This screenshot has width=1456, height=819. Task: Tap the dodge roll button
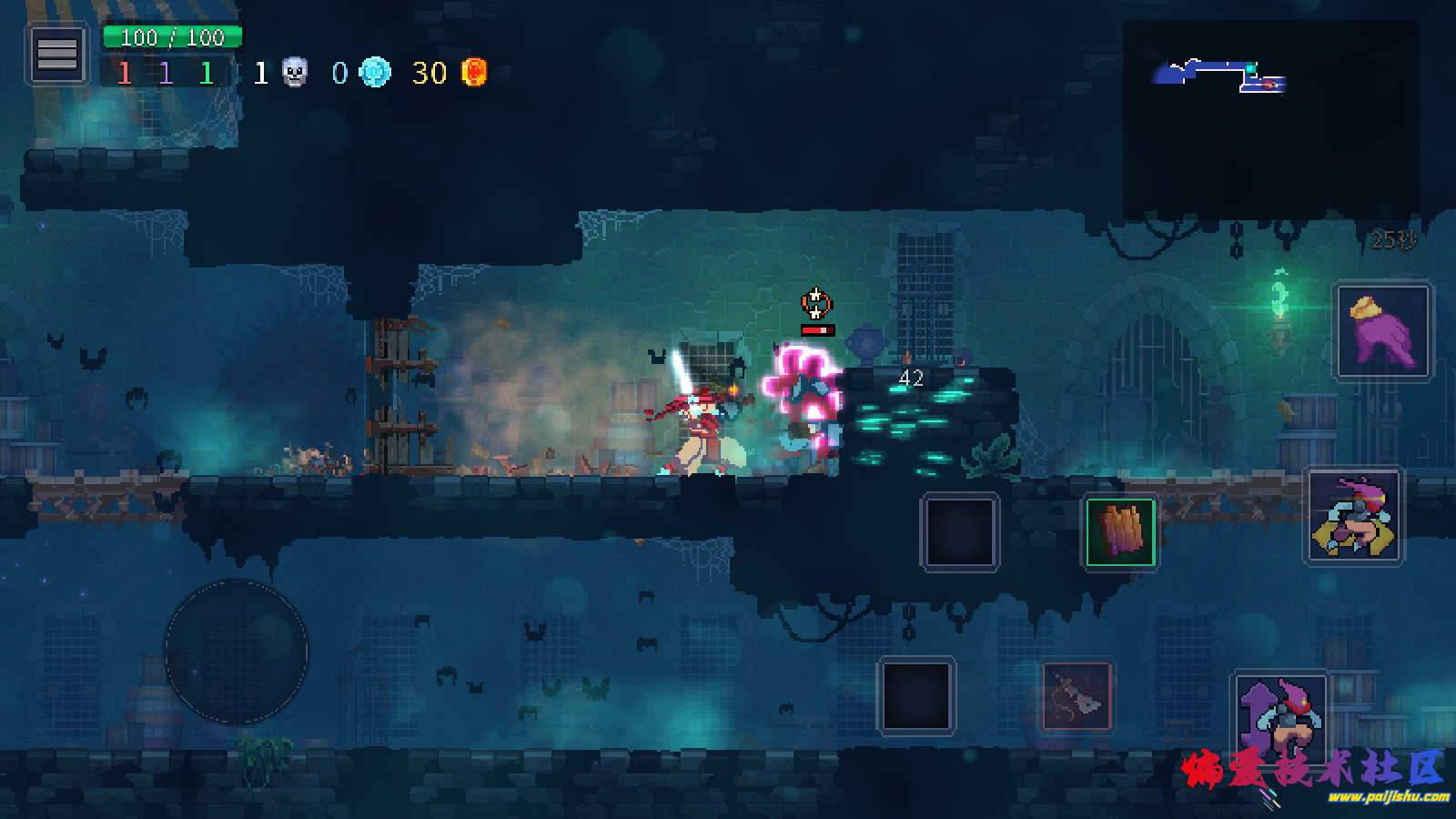[1354, 517]
